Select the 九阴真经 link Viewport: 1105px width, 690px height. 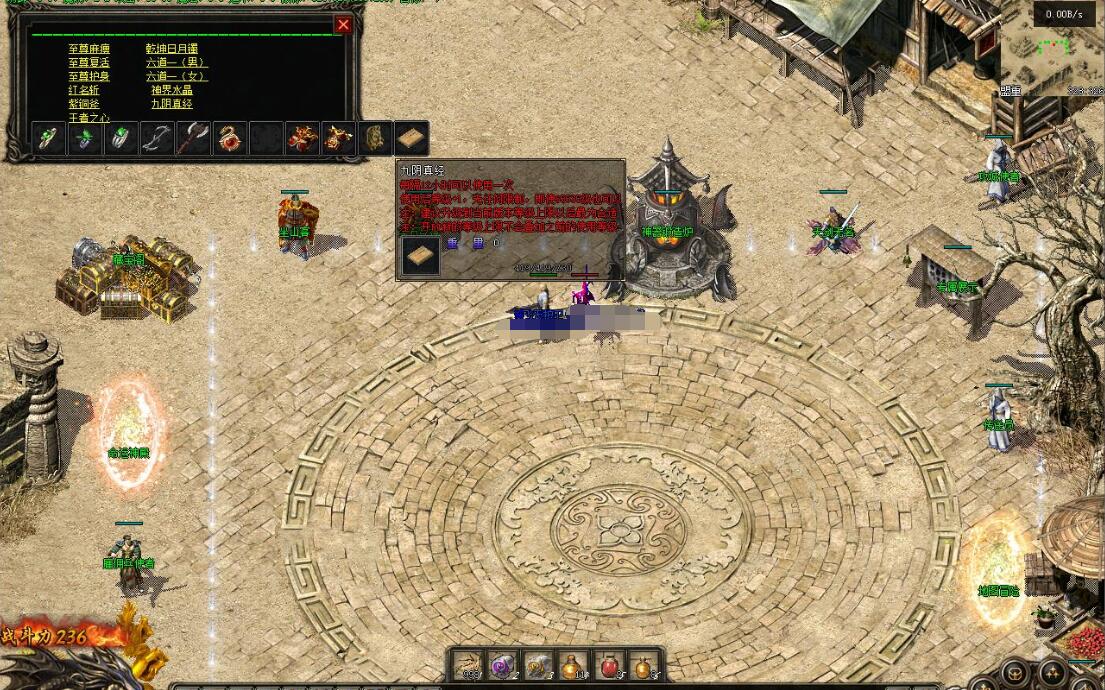click(x=172, y=104)
